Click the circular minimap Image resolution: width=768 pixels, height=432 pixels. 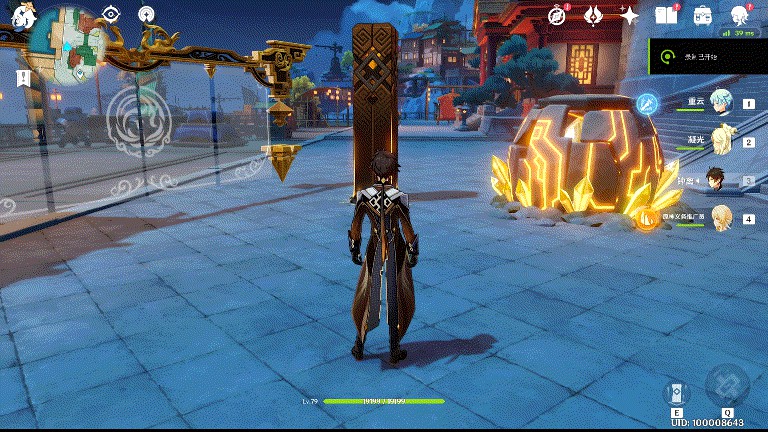70,46
